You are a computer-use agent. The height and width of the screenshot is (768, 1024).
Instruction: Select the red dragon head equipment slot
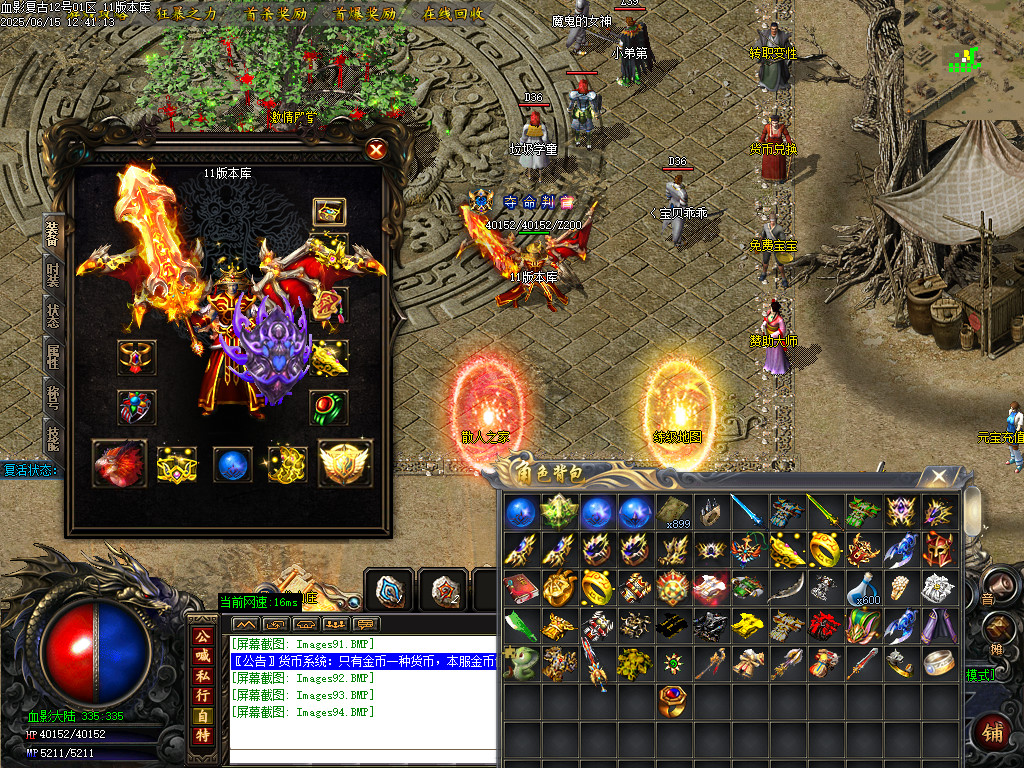pos(119,464)
